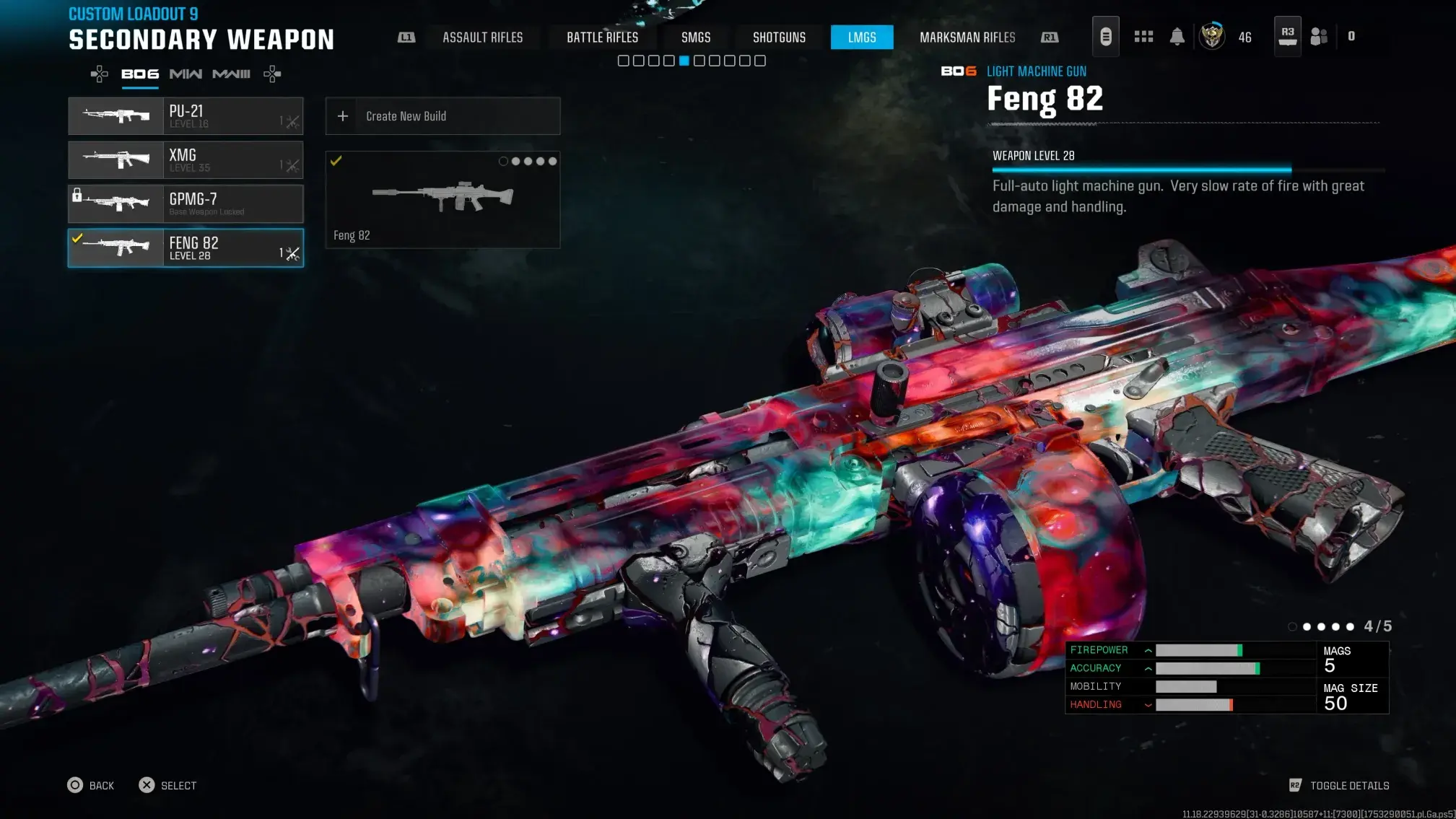Screen dimensions: 1456x819
Task: Open the Feng 82 build thumbnail
Action: click(443, 200)
